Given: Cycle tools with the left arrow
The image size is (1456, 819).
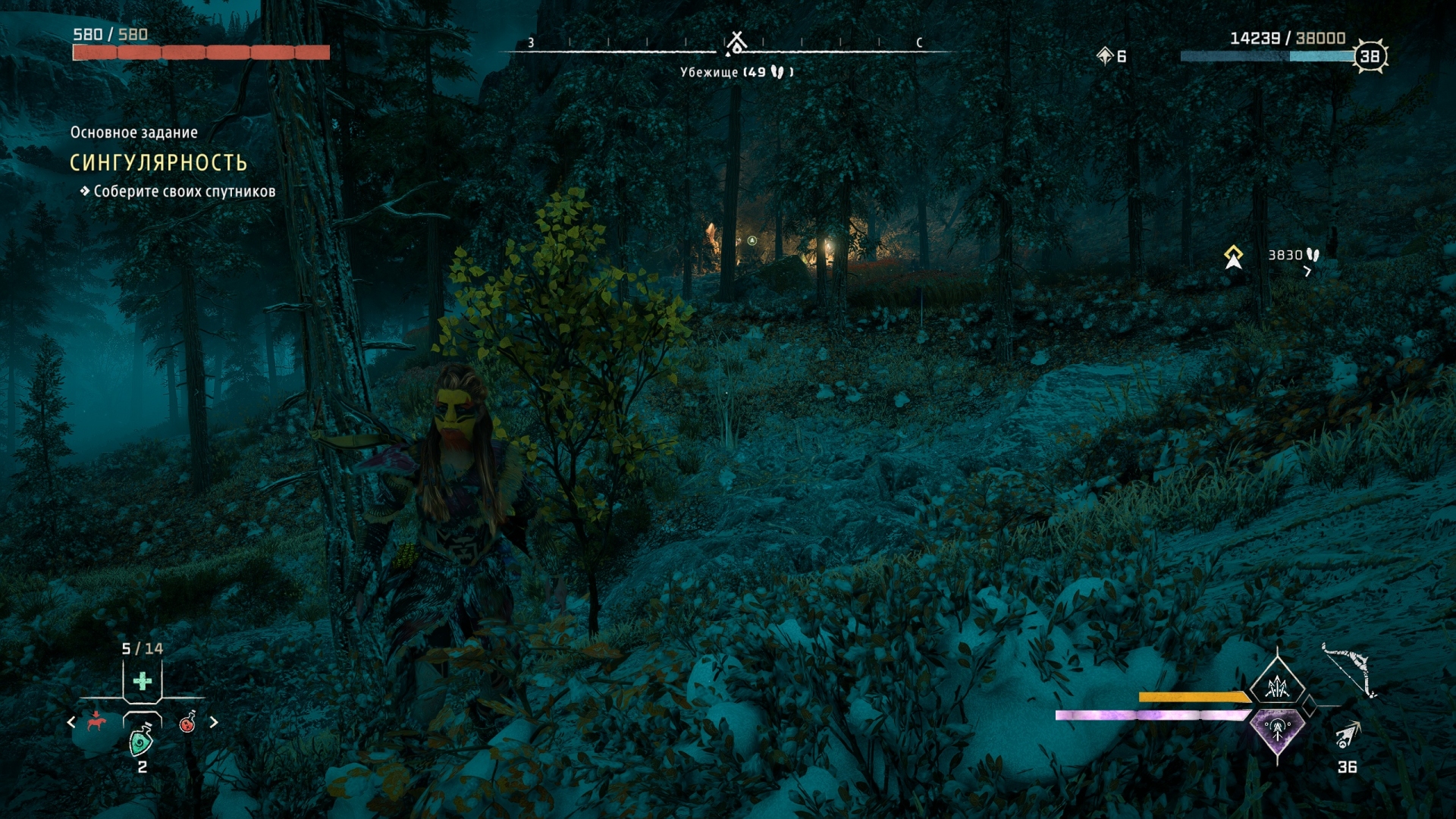Looking at the screenshot, I should pyautogui.click(x=71, y=722).
